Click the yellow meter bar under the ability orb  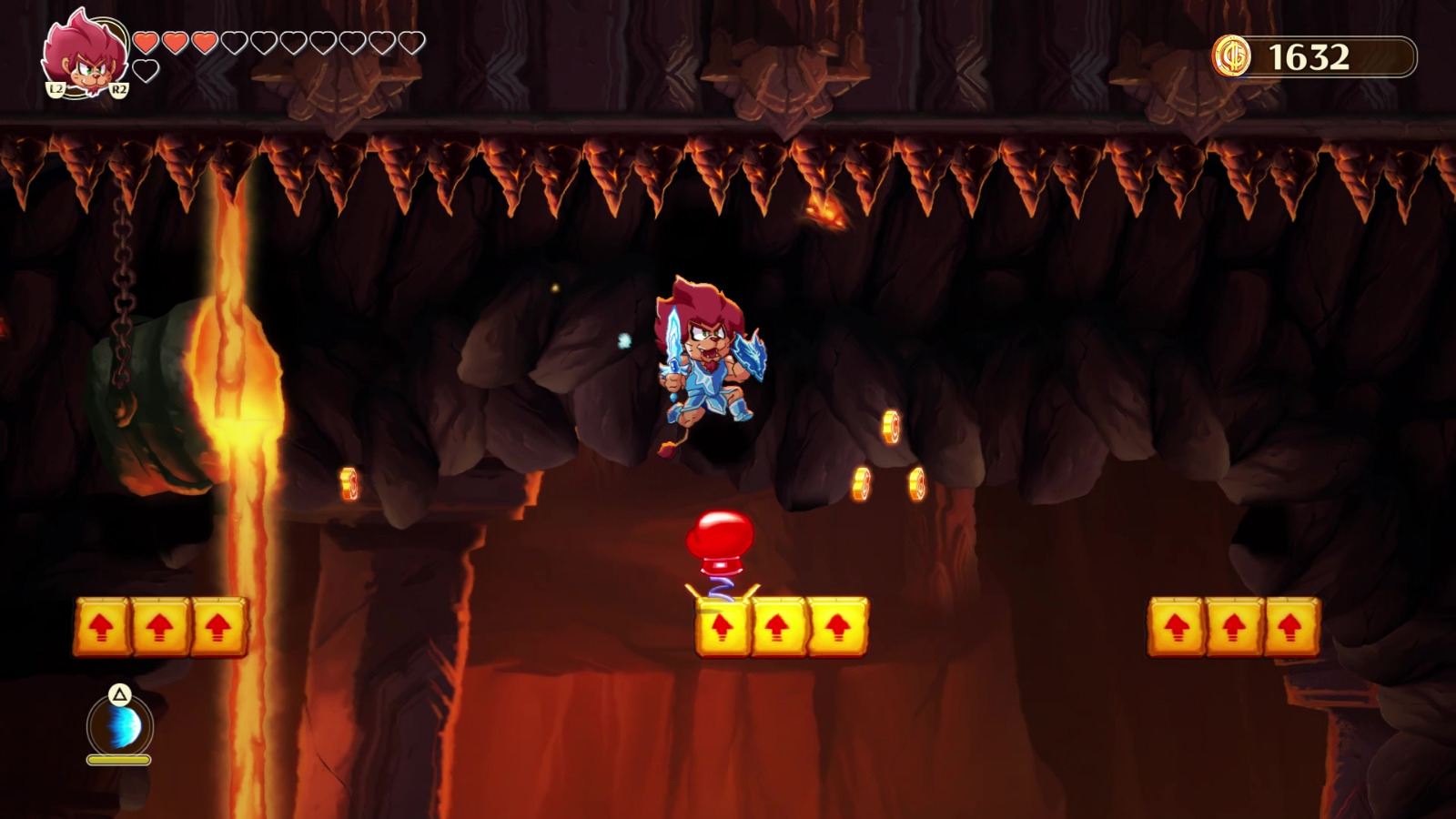[119, 762]
